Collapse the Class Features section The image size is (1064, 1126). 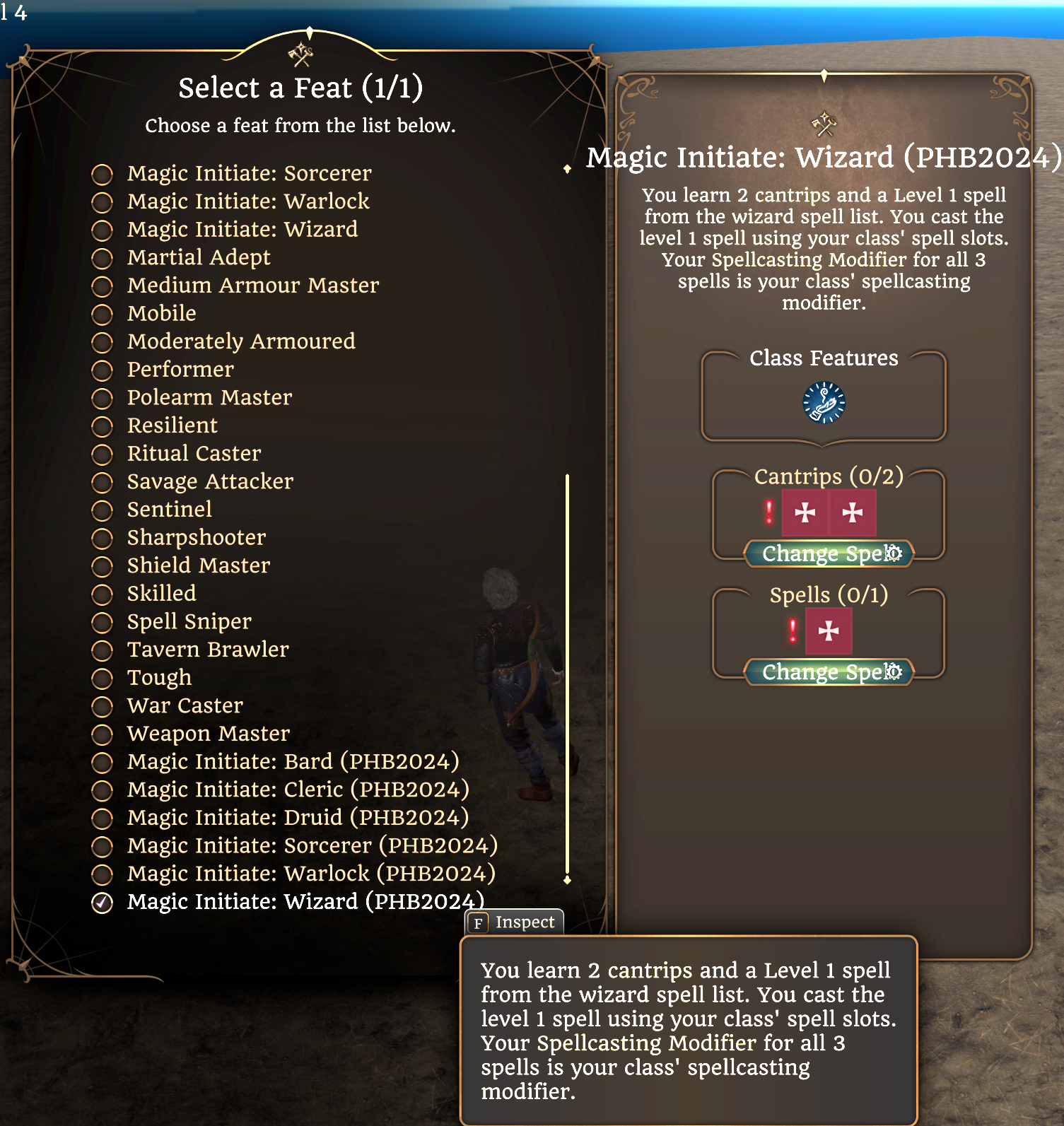pos(822,358)
